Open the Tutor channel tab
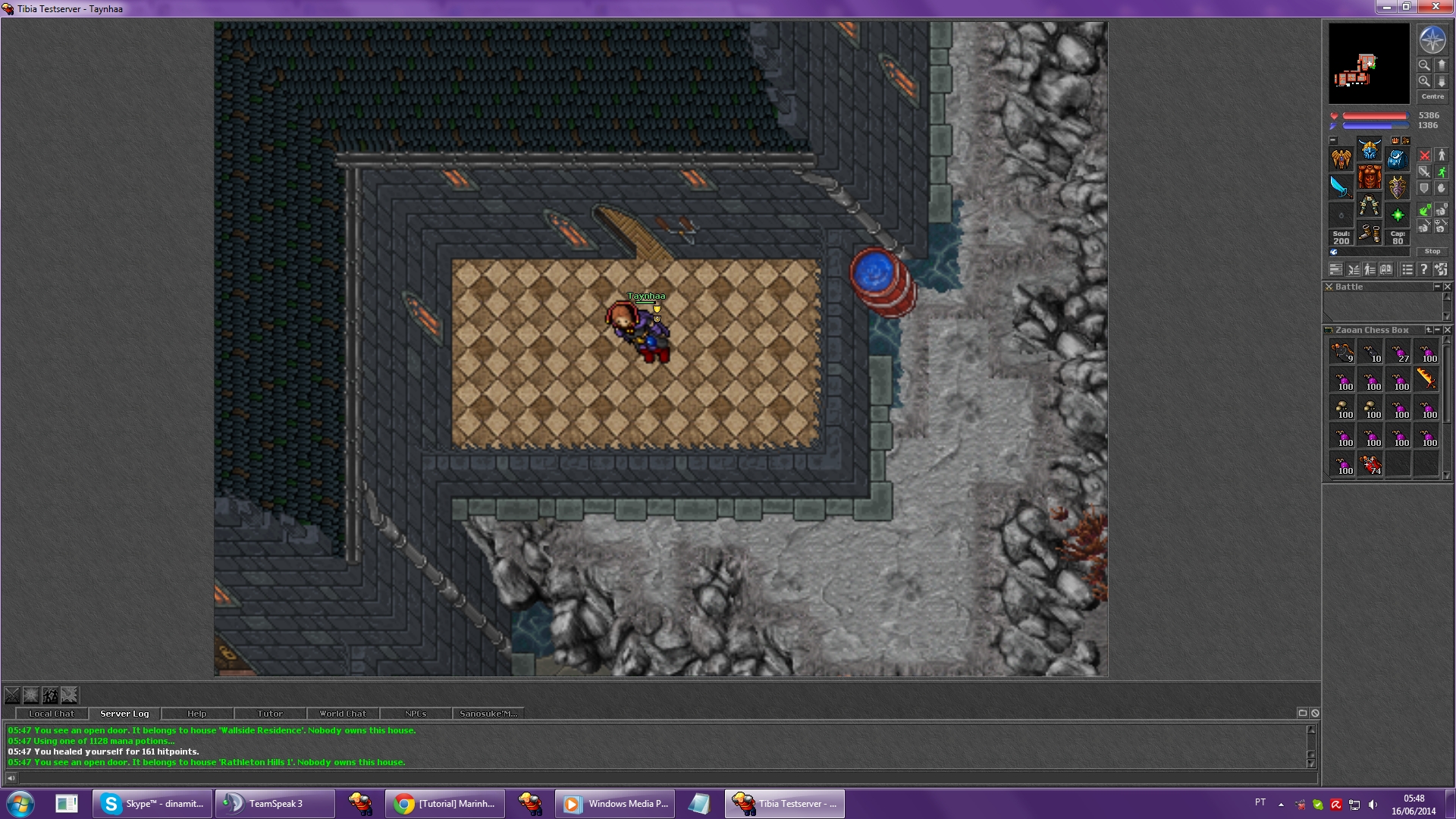Viewport: 1456px width, 819px height. (269, 714)
